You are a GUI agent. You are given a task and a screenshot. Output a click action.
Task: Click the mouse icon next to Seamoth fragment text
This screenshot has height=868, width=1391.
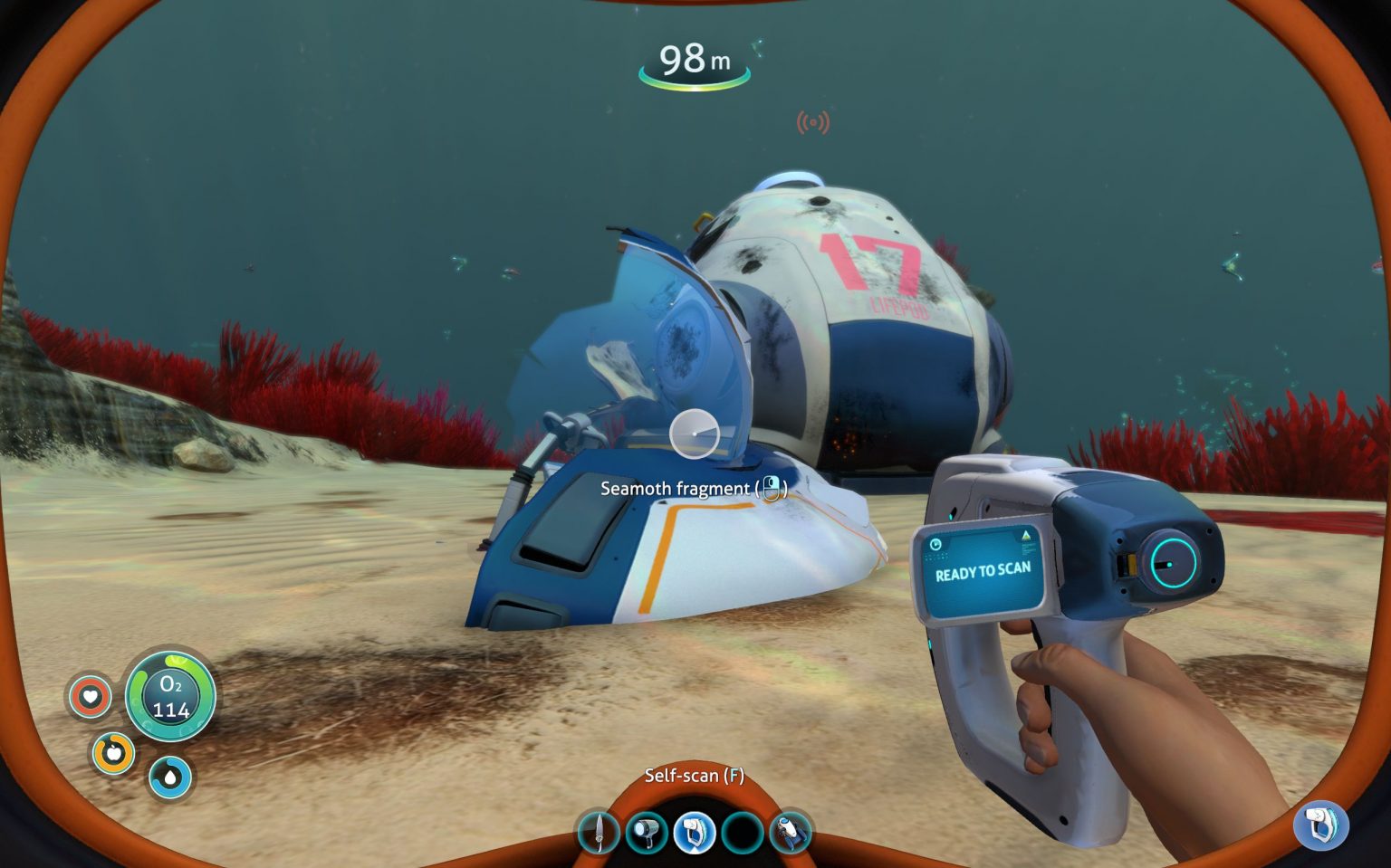tap(772, 489)
